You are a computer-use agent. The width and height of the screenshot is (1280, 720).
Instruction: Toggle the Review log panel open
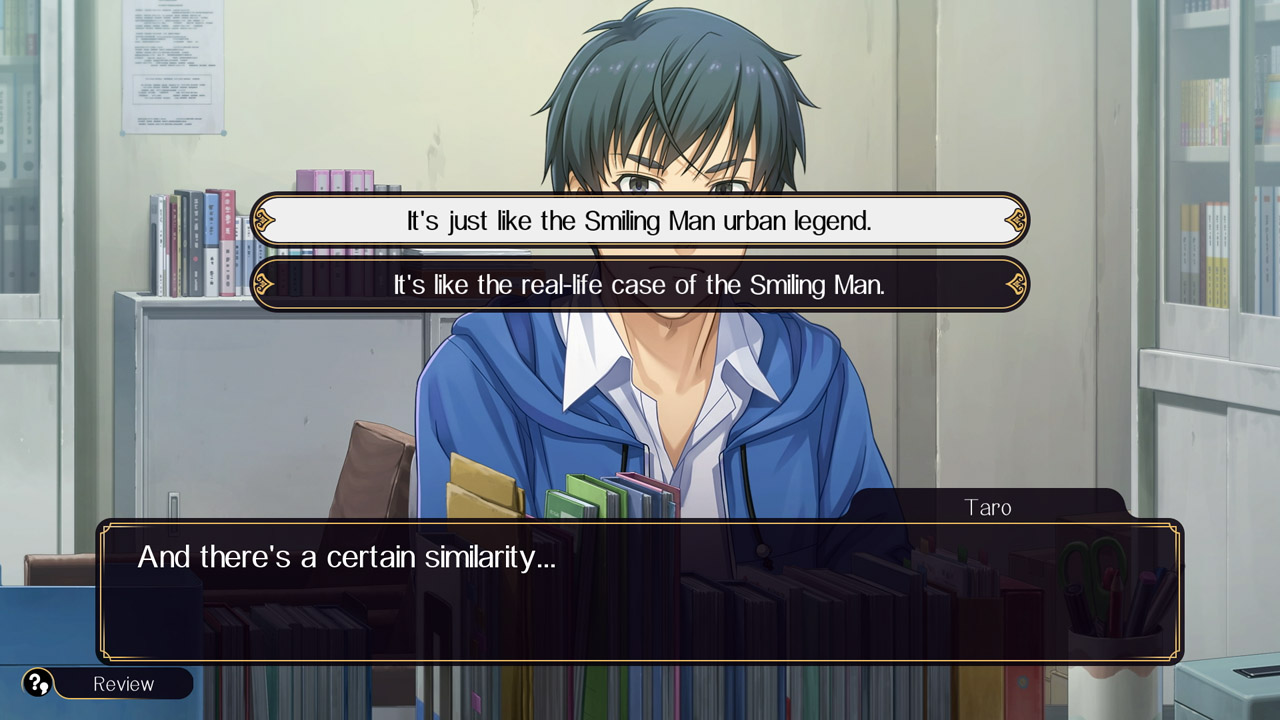point(125,684)
